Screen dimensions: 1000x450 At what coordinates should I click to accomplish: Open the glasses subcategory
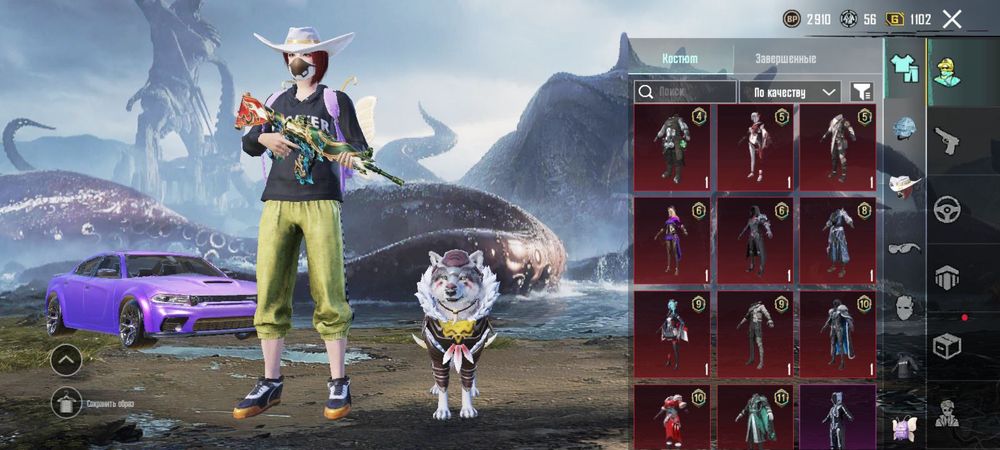pos(905,247)
